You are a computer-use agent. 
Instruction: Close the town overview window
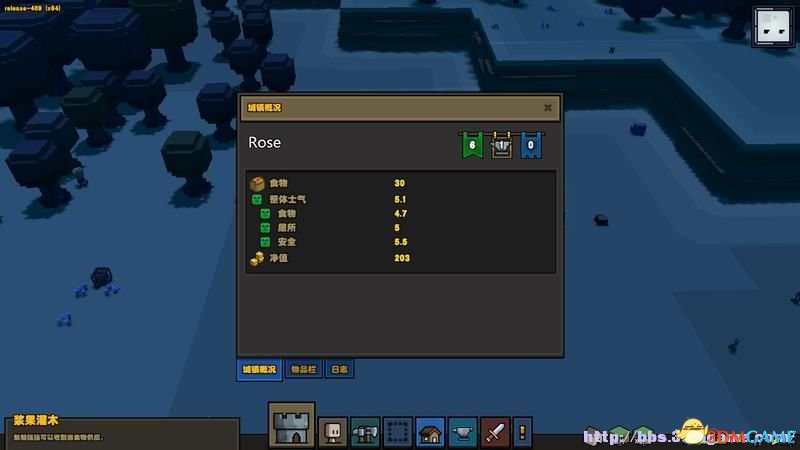(x=548, y=107)
